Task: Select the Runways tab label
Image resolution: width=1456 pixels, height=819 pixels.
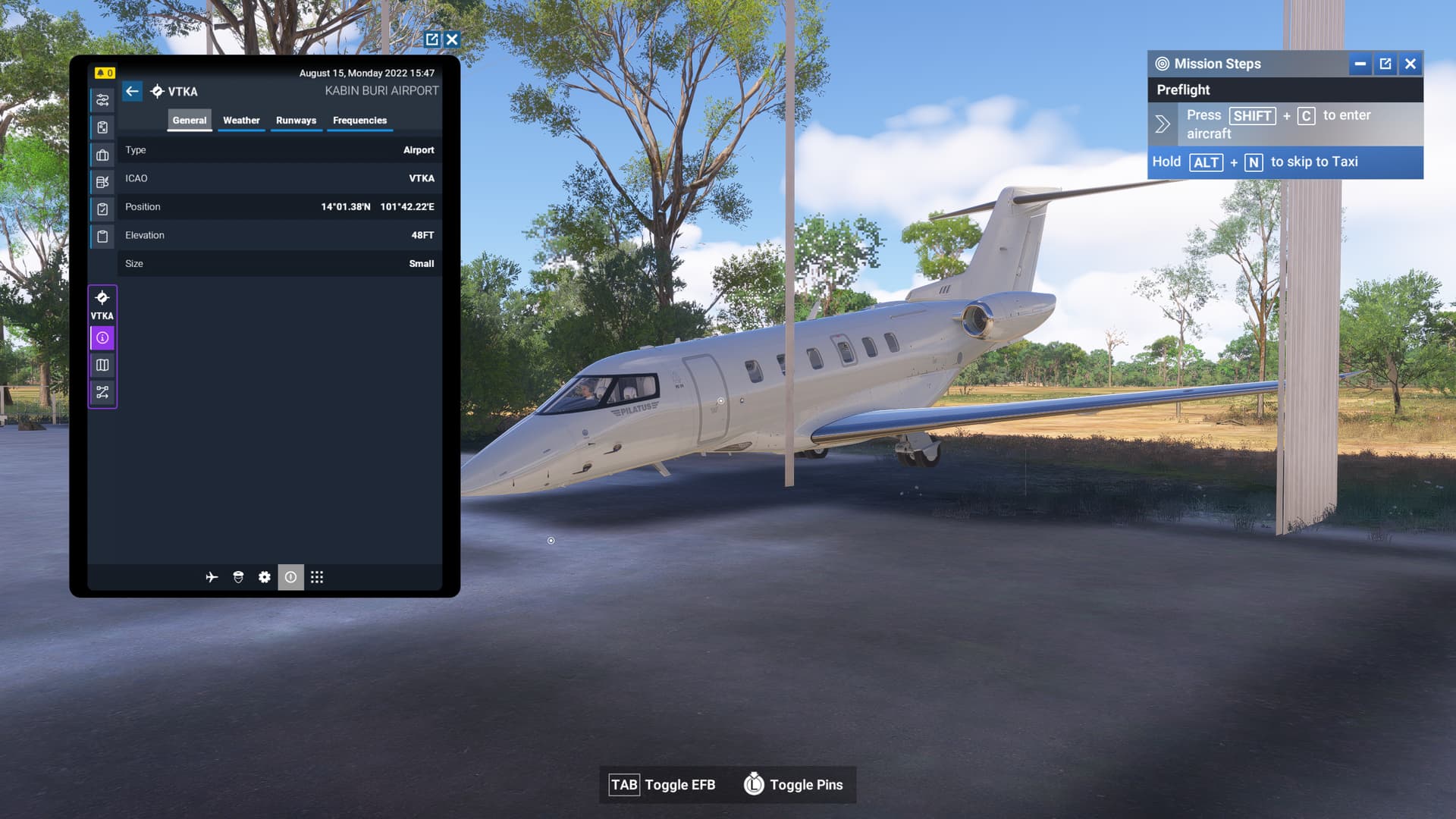Action: coord(296,120)
